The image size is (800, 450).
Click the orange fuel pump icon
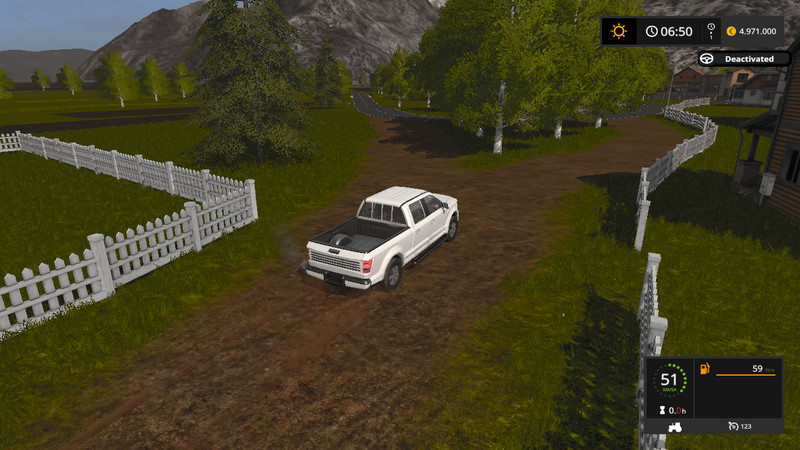pos(706,369)
